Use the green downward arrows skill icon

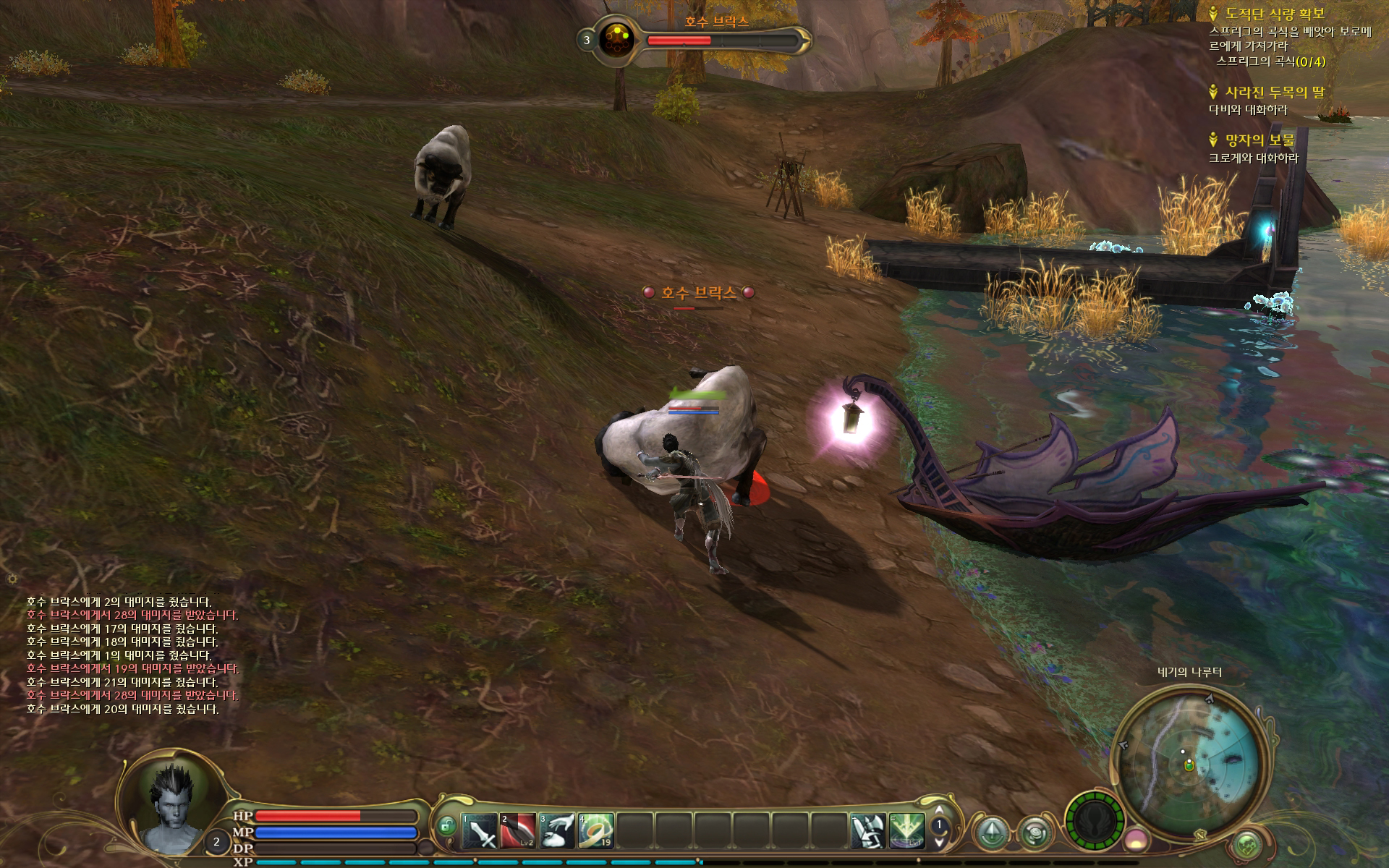[907, 831]
